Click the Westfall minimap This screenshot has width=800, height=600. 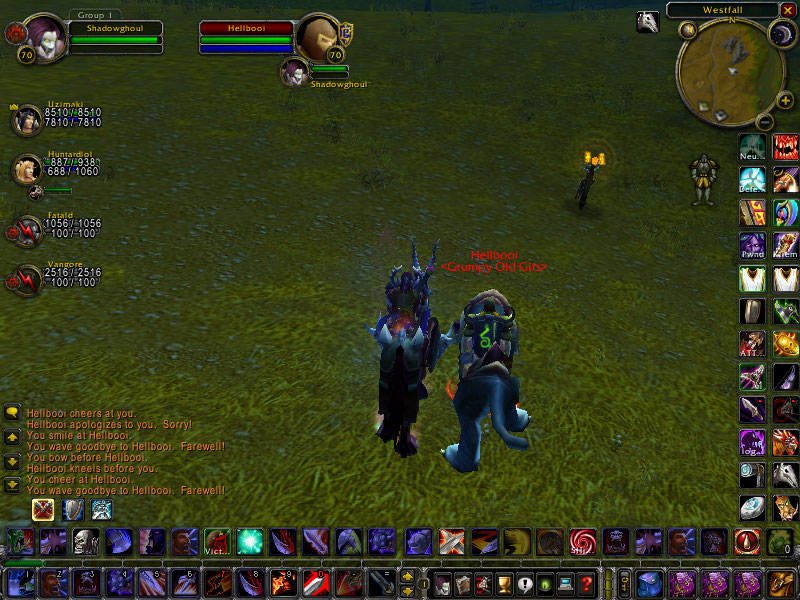(x=722, y=69)
